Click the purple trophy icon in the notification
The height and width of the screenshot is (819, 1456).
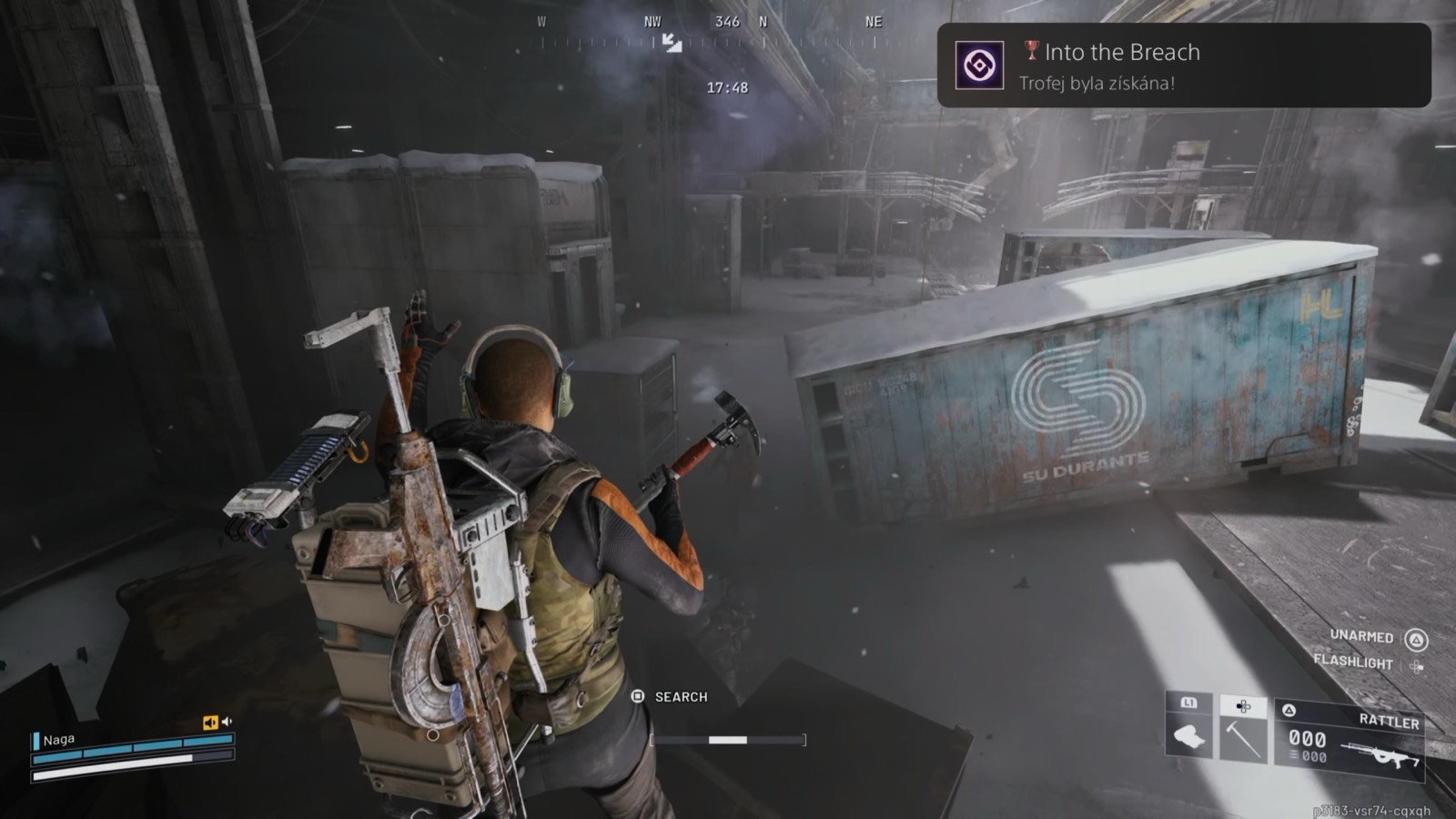979,66
